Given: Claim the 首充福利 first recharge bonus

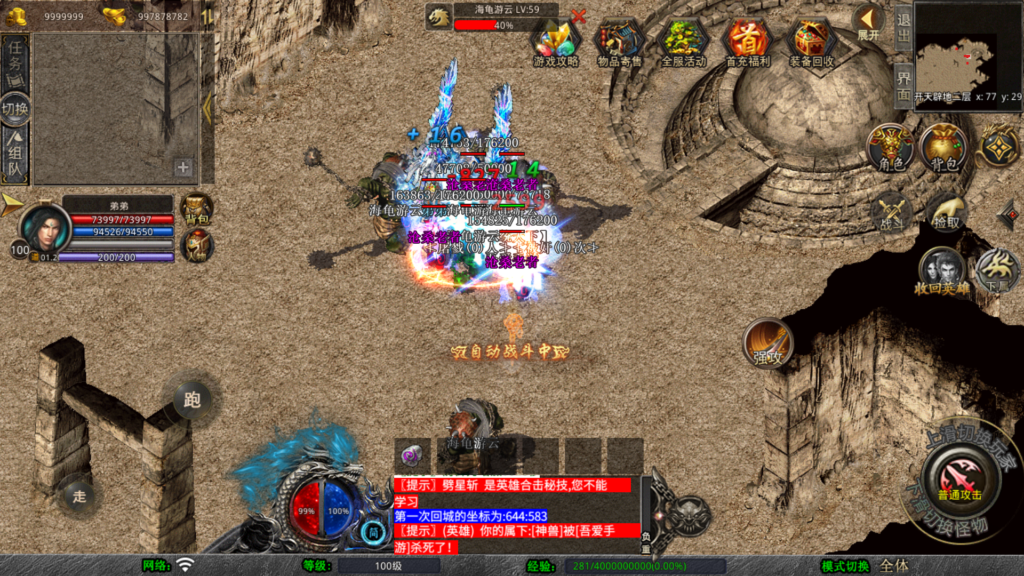Looking at the screenshot, I should point(748,41).
